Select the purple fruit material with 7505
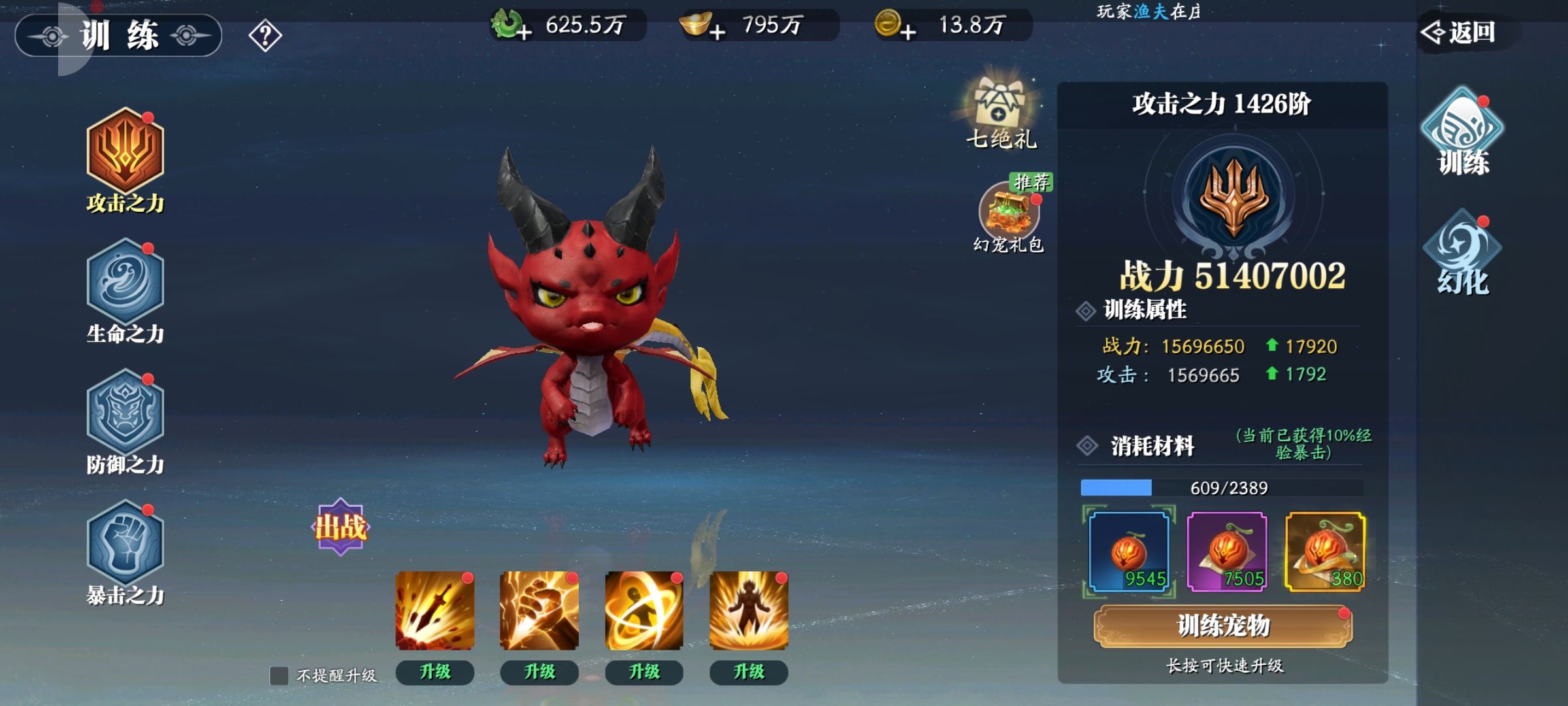Screen dimensions: 1568x706 pyautogui.click(x=1227, y=552)
